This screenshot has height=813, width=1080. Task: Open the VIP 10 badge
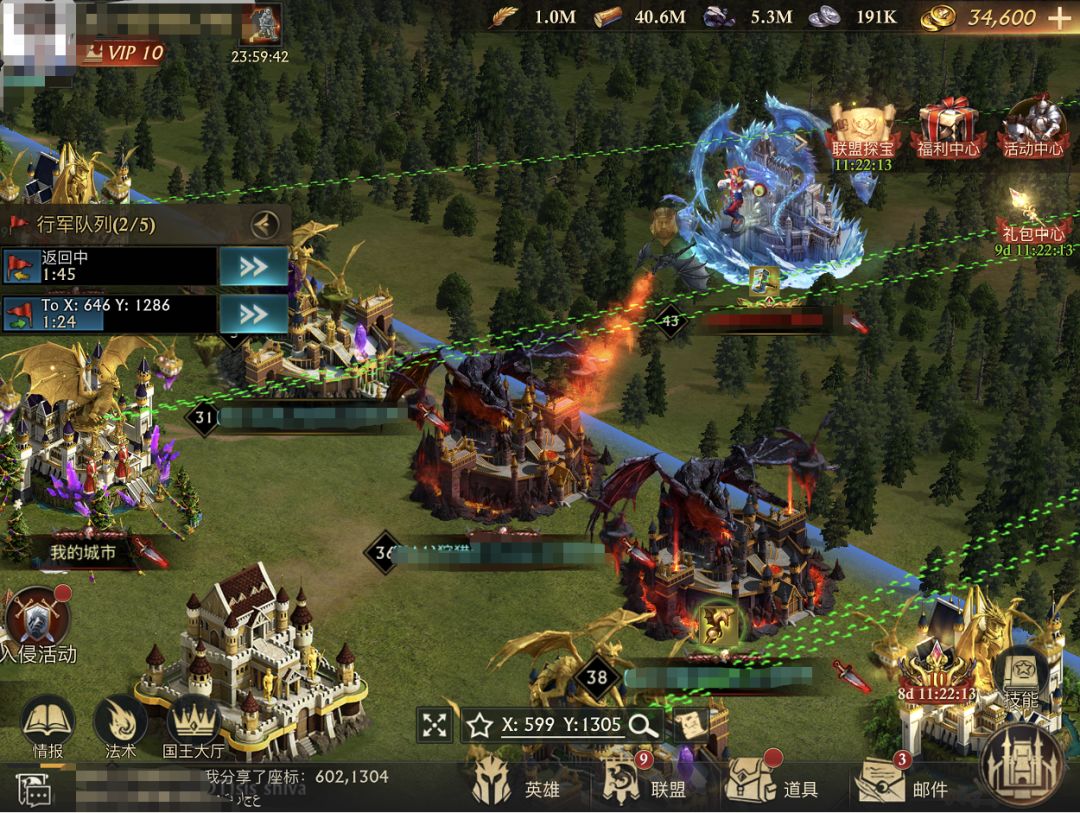pos(124,53)
